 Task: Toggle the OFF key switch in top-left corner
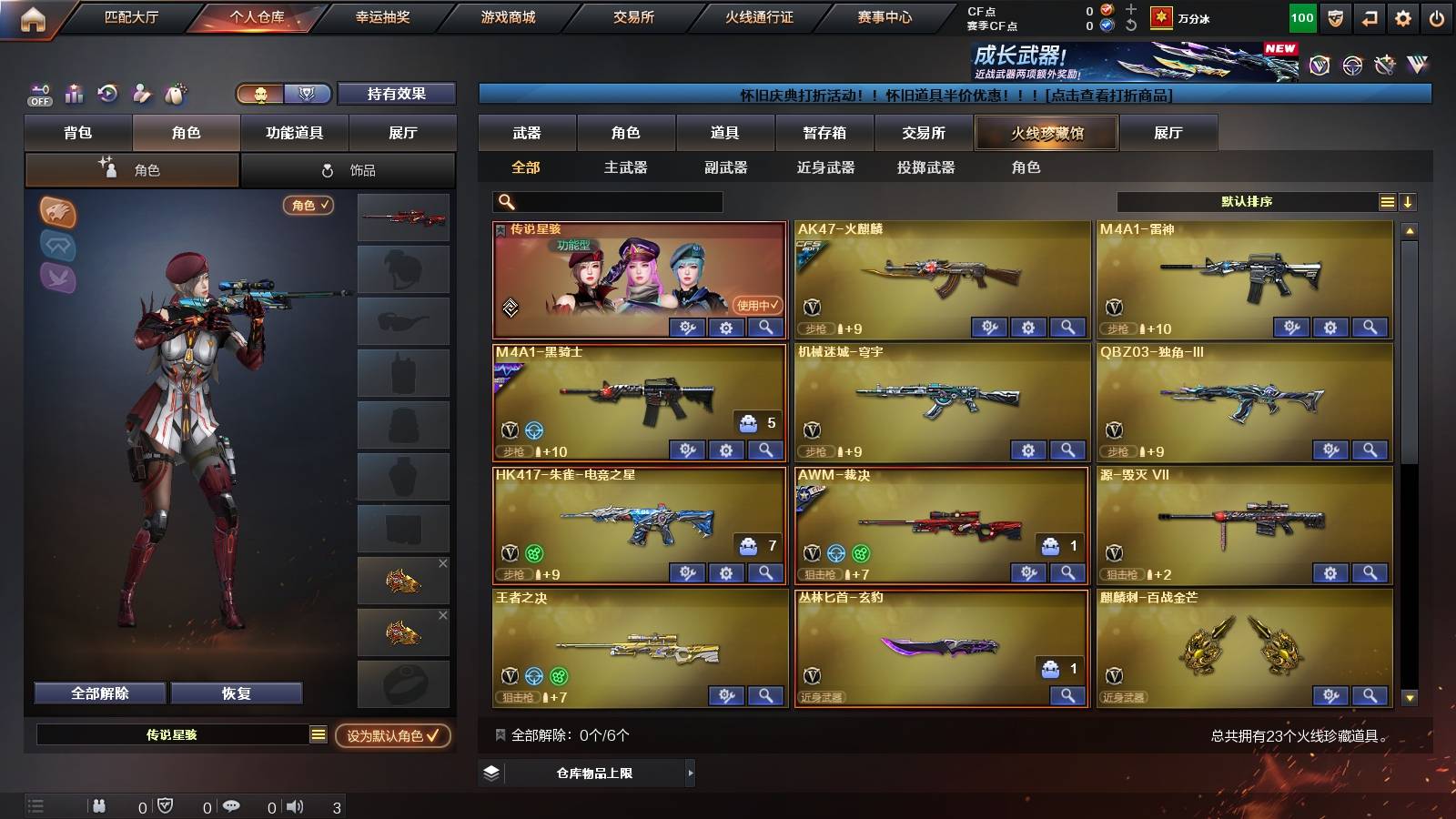(38, 94)
